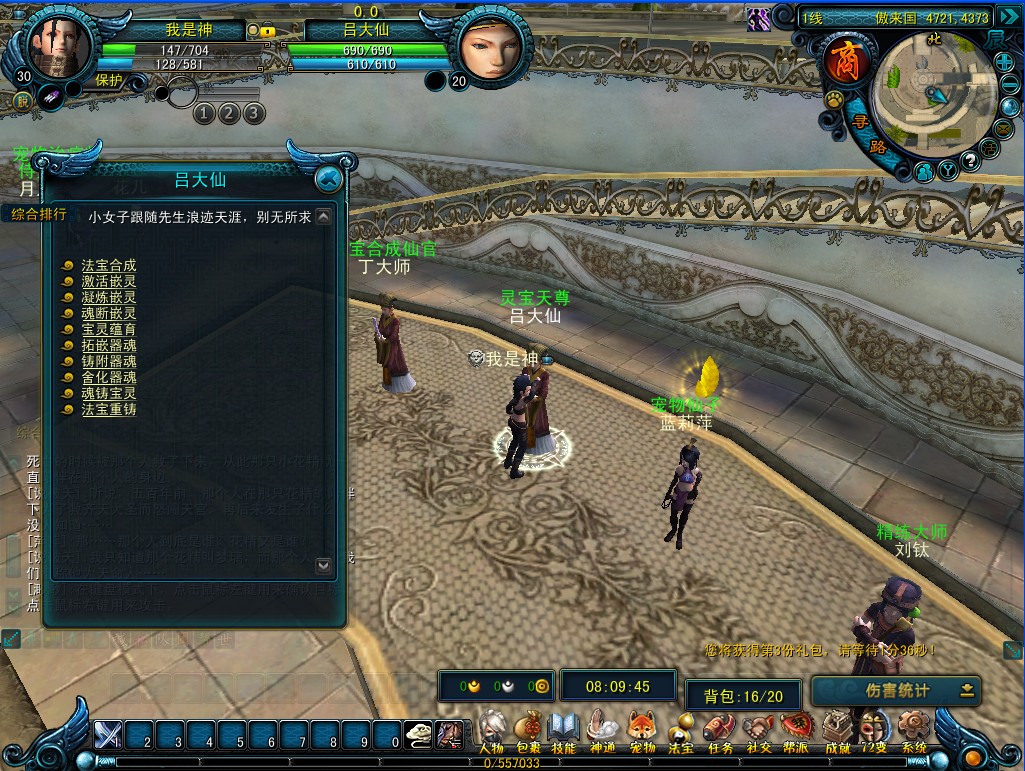Viewport: 1025px width, 771px height.
Task: Expand the 伤害统计 damage statistics panel
Action: [x=967, y=690]
